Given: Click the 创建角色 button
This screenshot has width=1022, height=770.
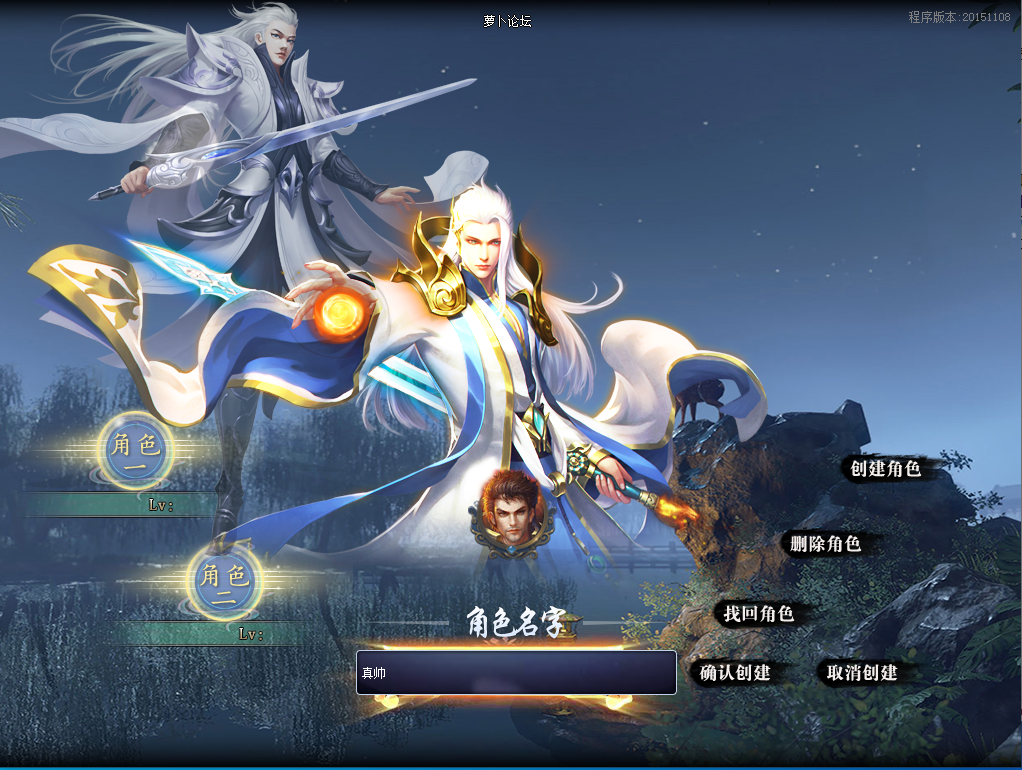Looking at the screenshot, I should (885, 468).
